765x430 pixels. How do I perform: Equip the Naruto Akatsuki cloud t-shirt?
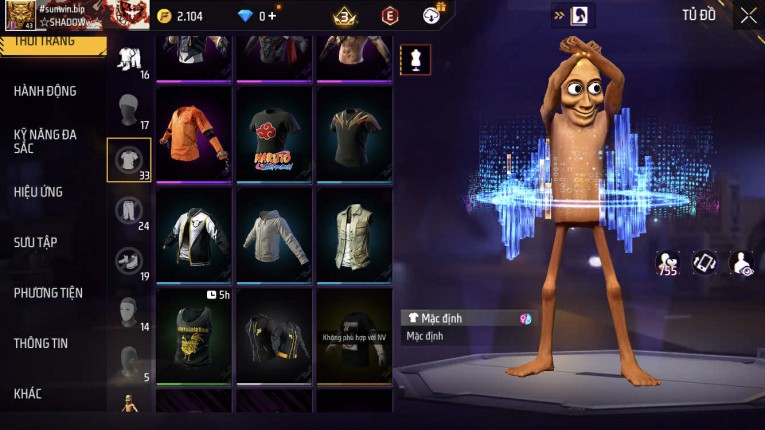tap(274, 135)
